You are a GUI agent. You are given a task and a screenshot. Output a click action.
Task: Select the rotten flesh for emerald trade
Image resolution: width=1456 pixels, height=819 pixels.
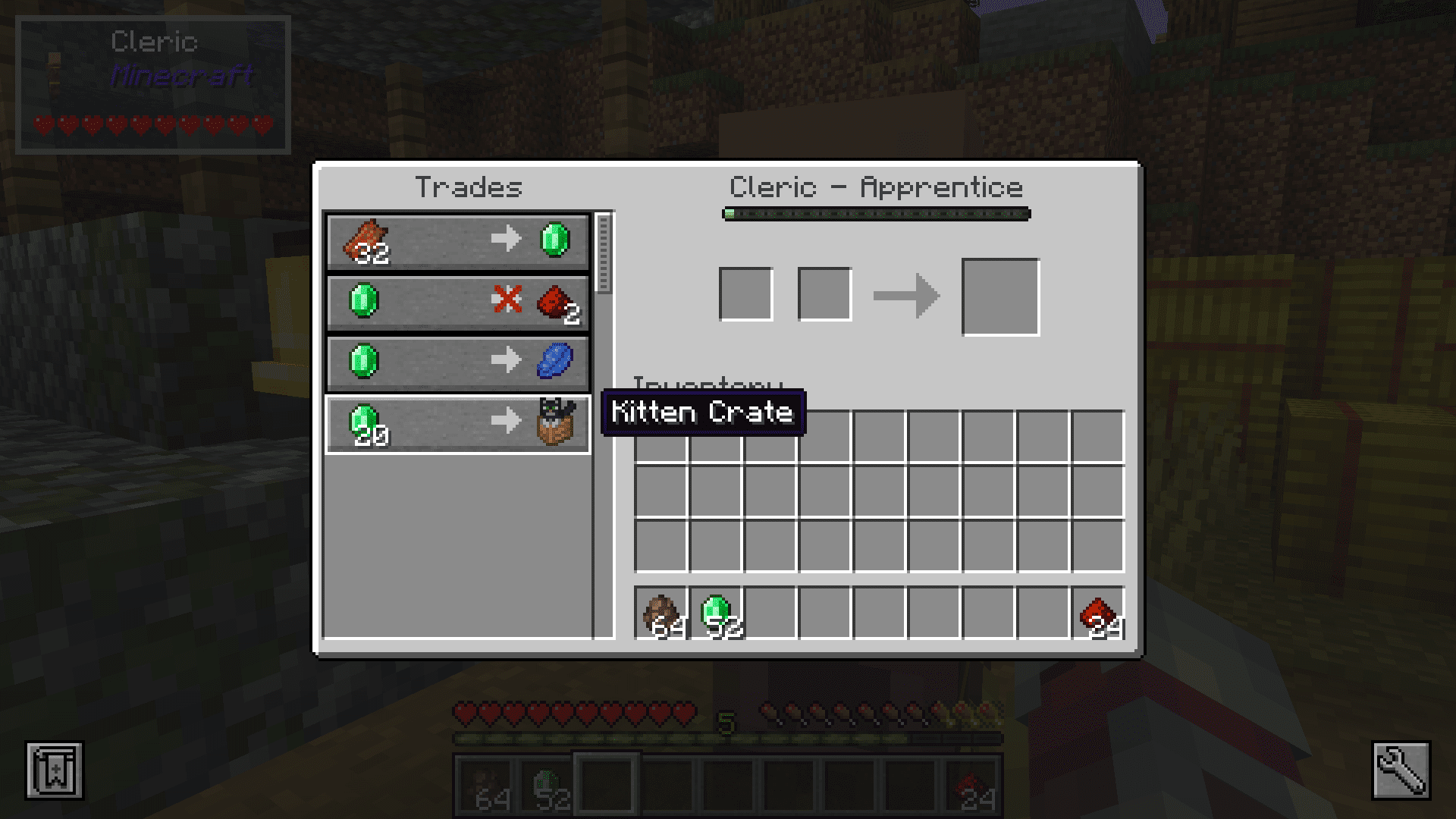pyautogui.click(x=458, y=241)
